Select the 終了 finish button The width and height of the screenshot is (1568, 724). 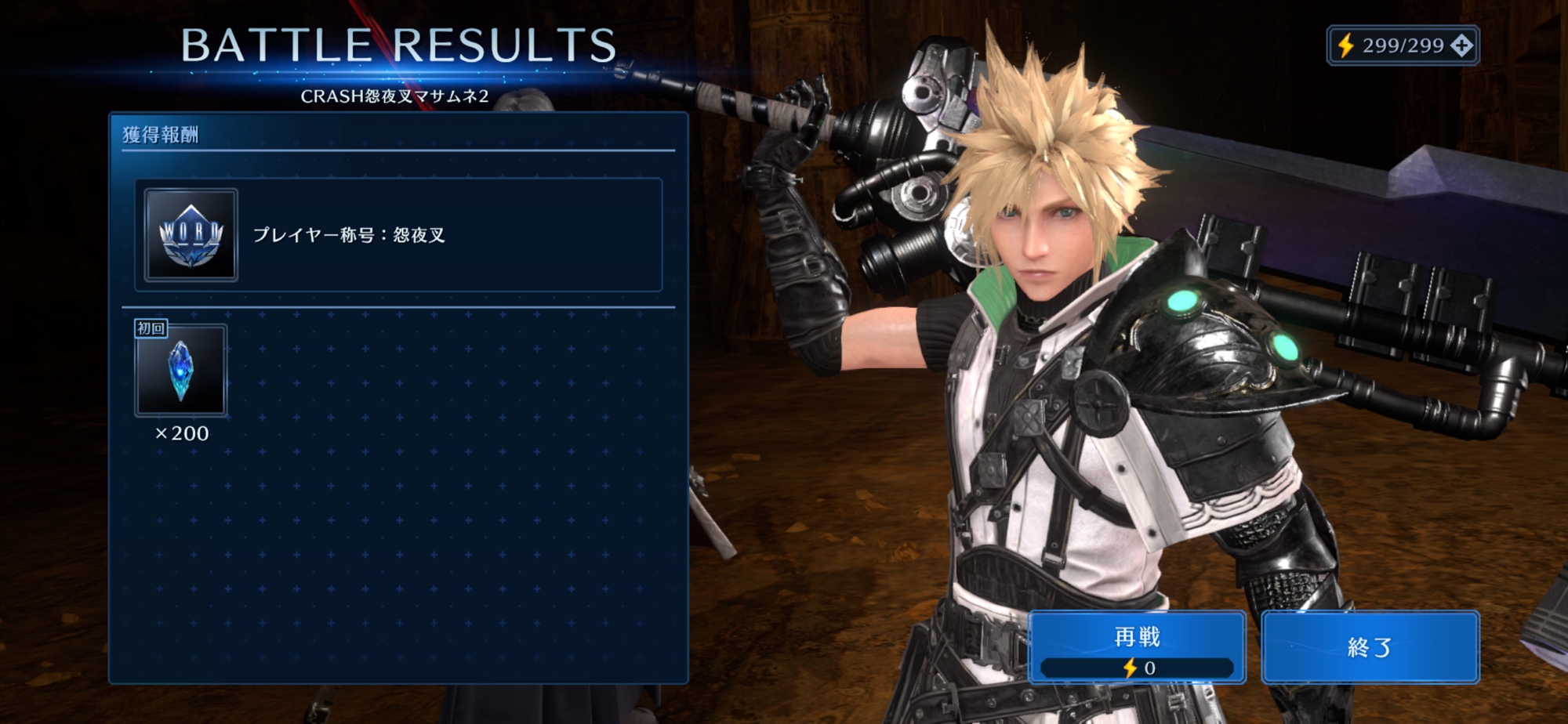click(x=1370, y=647)
